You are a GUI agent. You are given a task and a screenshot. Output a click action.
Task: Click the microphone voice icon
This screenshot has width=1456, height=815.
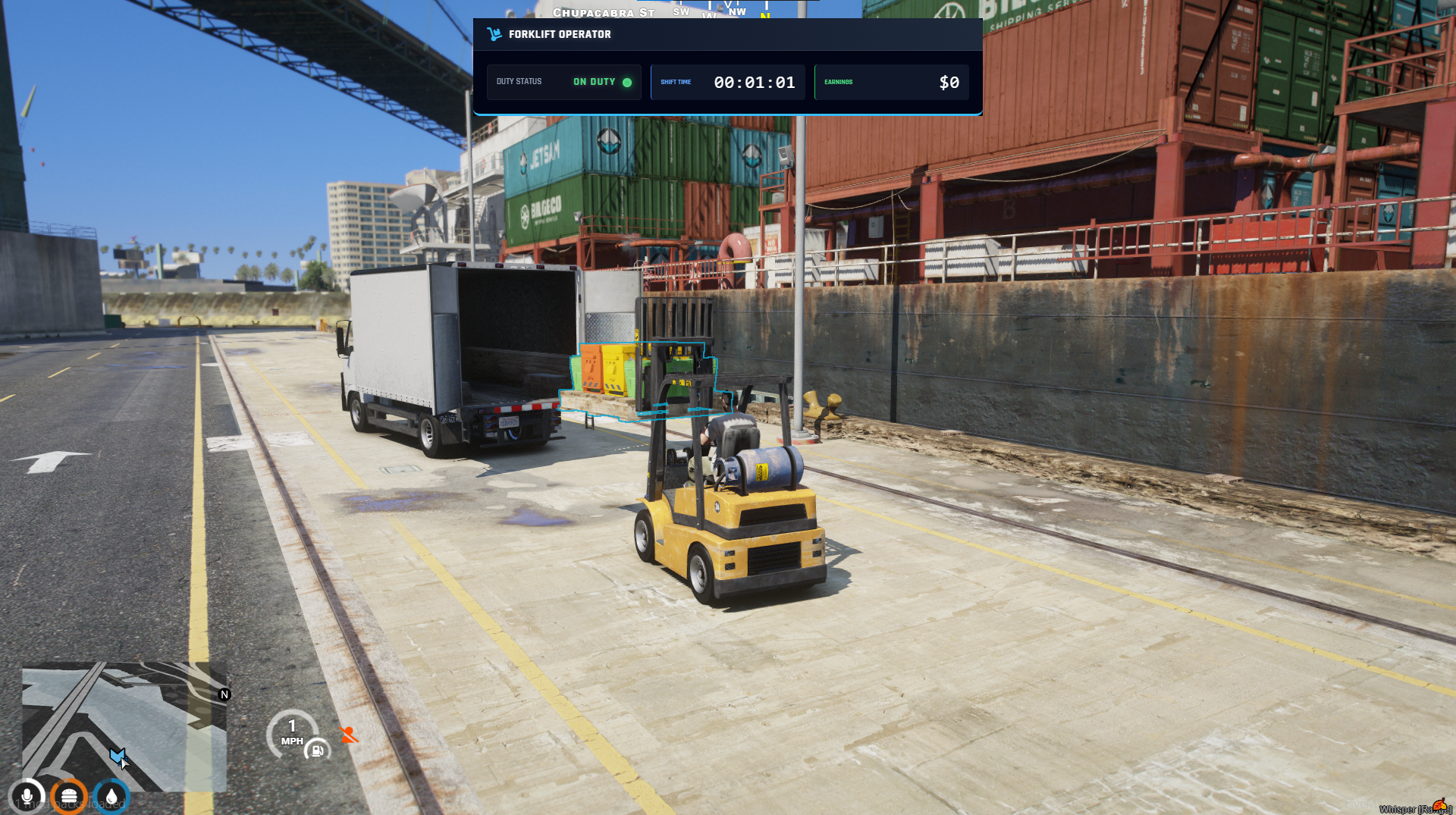(27, 797)
